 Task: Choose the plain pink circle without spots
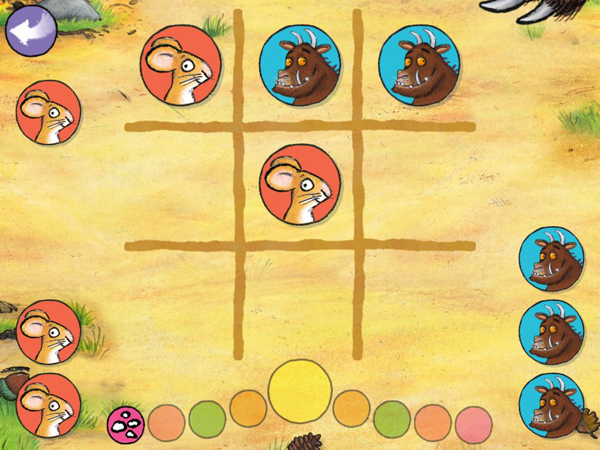[473, 425]
